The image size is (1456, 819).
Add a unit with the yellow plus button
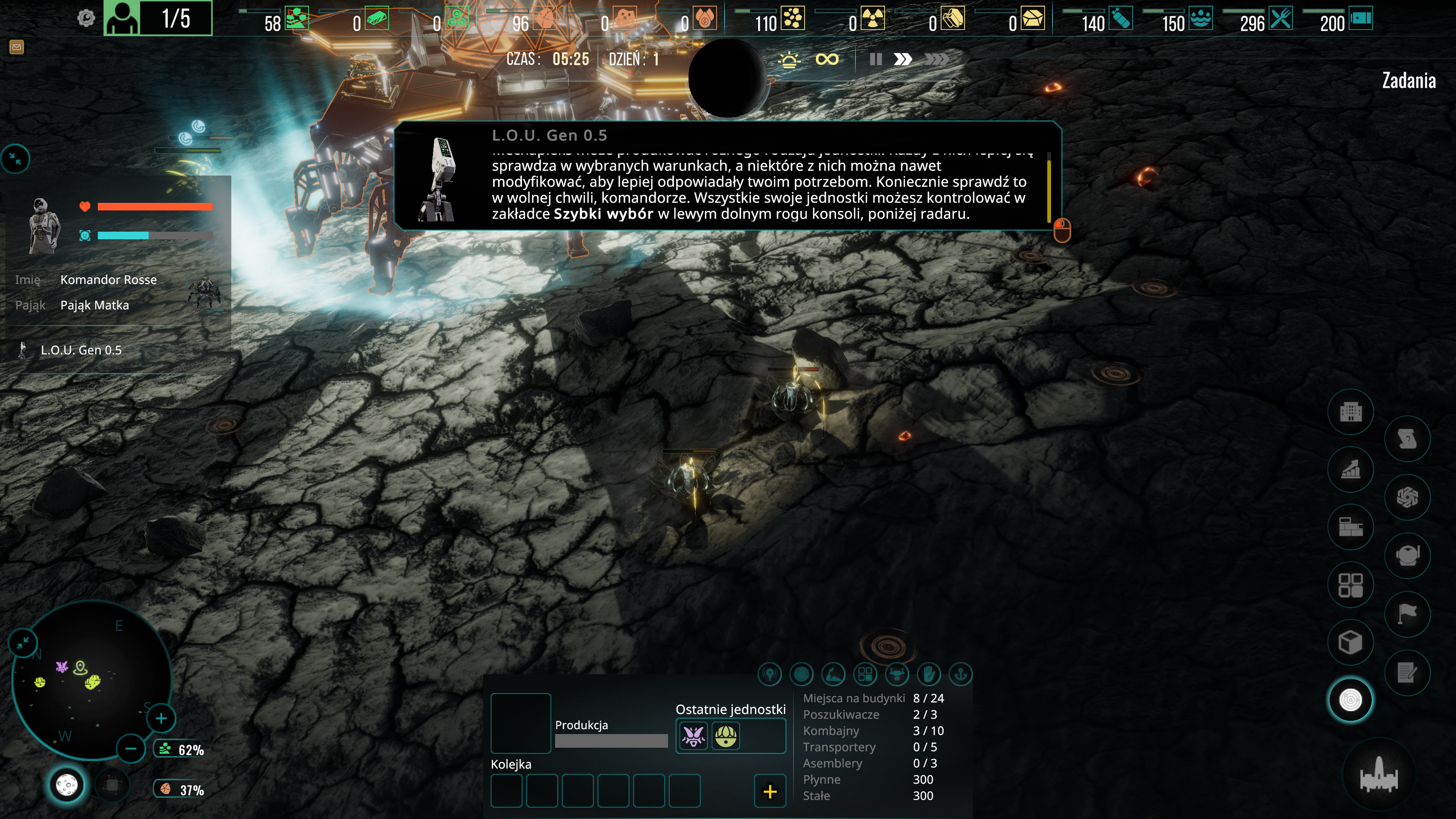pos(770,791)
